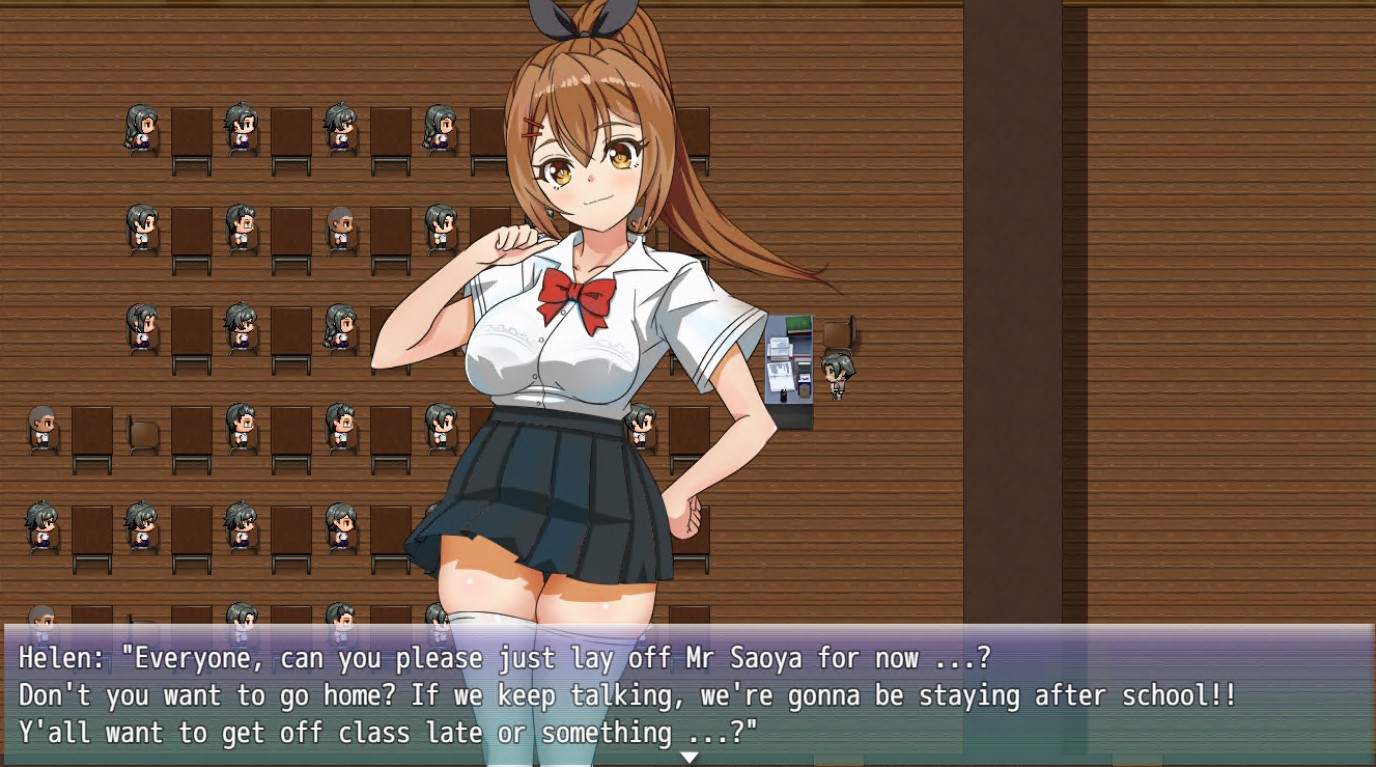Click the empty chair behind the podium
The width and height of the screenshot is (1376, 767).
click(x=838, y=332)
